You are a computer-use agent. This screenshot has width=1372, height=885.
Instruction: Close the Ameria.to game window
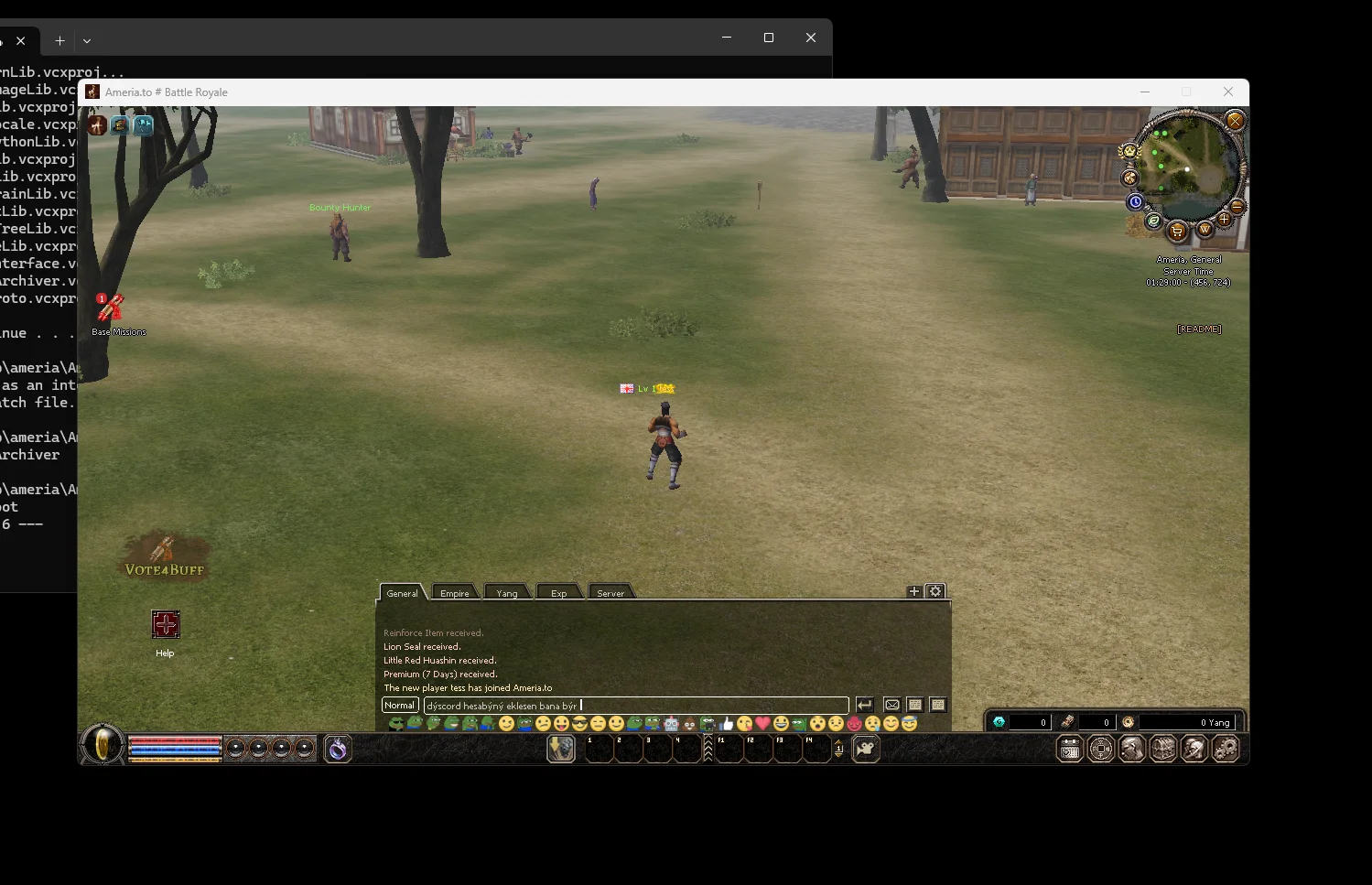[1228, 92]
